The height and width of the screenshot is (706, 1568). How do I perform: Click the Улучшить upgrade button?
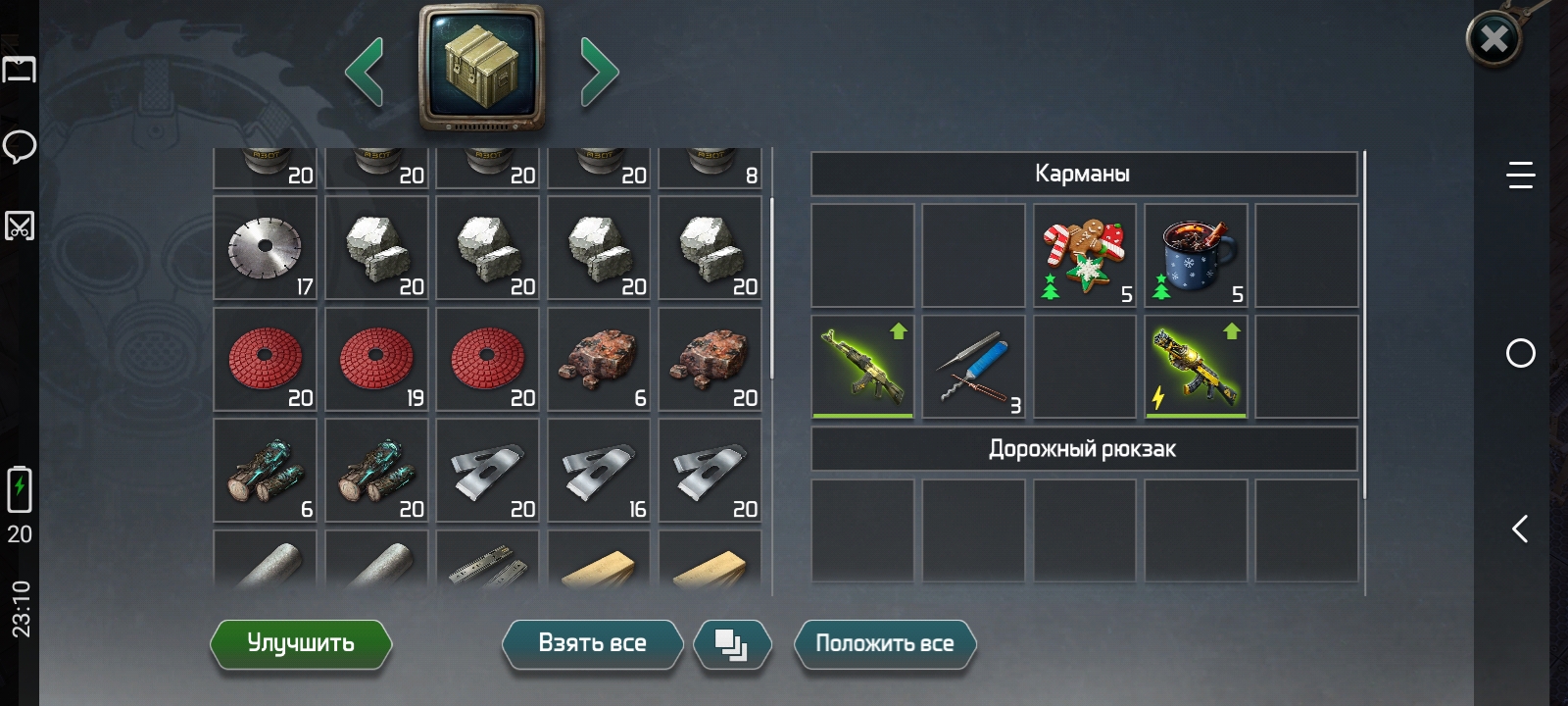301,644
